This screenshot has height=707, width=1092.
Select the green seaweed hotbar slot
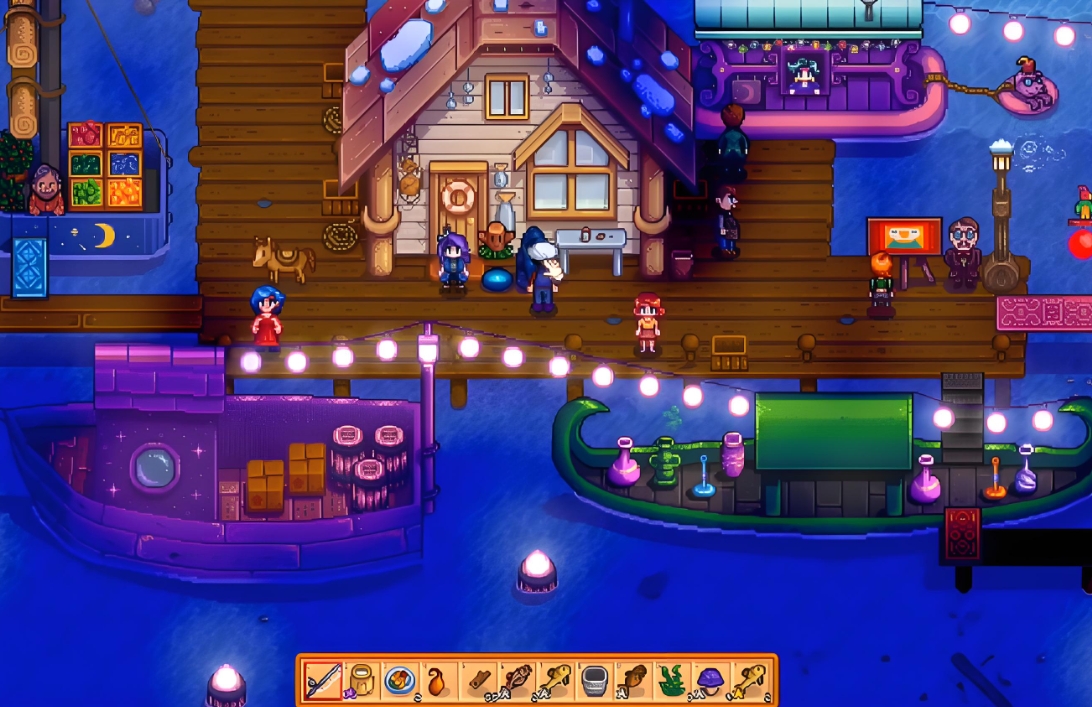coord(674,682)
